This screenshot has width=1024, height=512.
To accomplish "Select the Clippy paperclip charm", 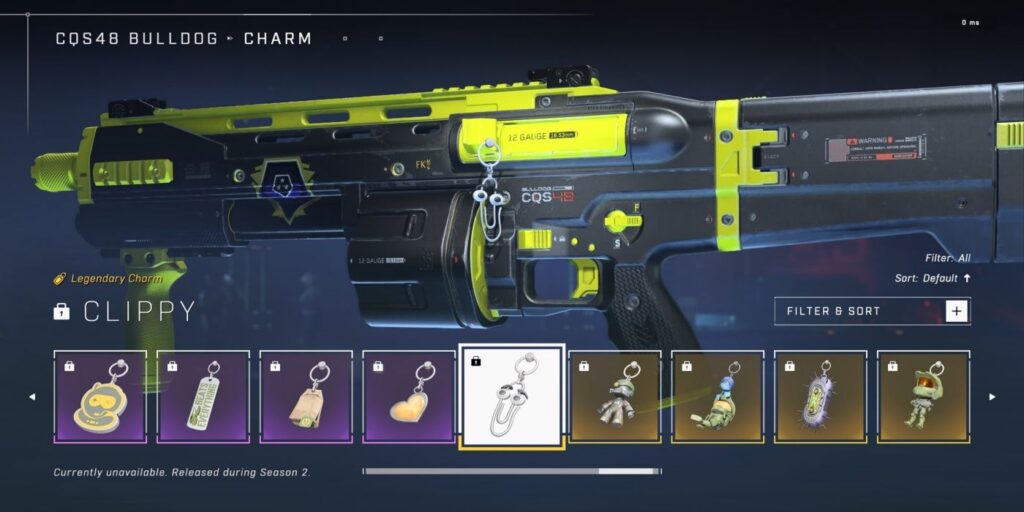I will [x=511, y=396].
